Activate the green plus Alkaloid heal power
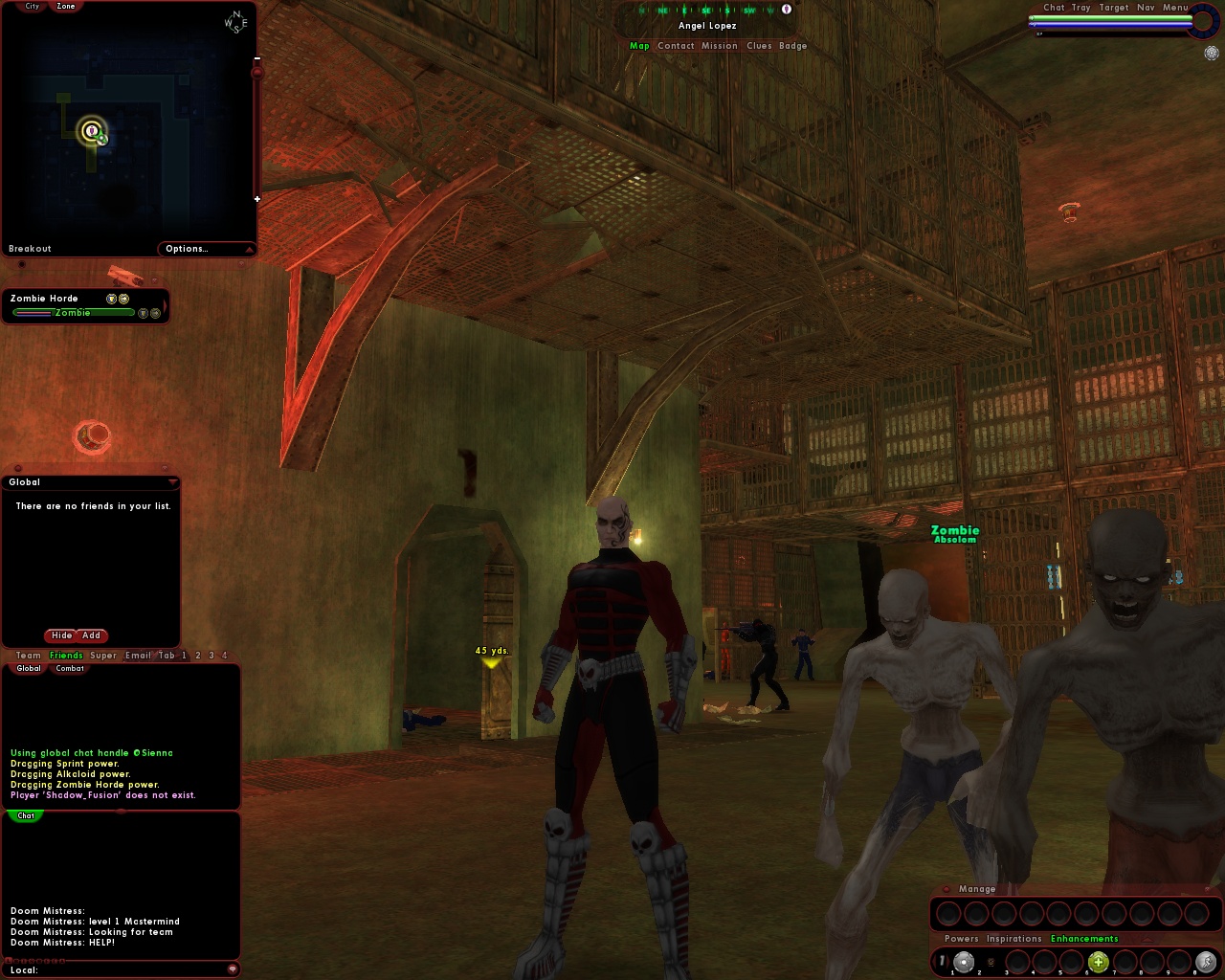Viewport: 1225px width, 980px height. tap(1099, 963)
